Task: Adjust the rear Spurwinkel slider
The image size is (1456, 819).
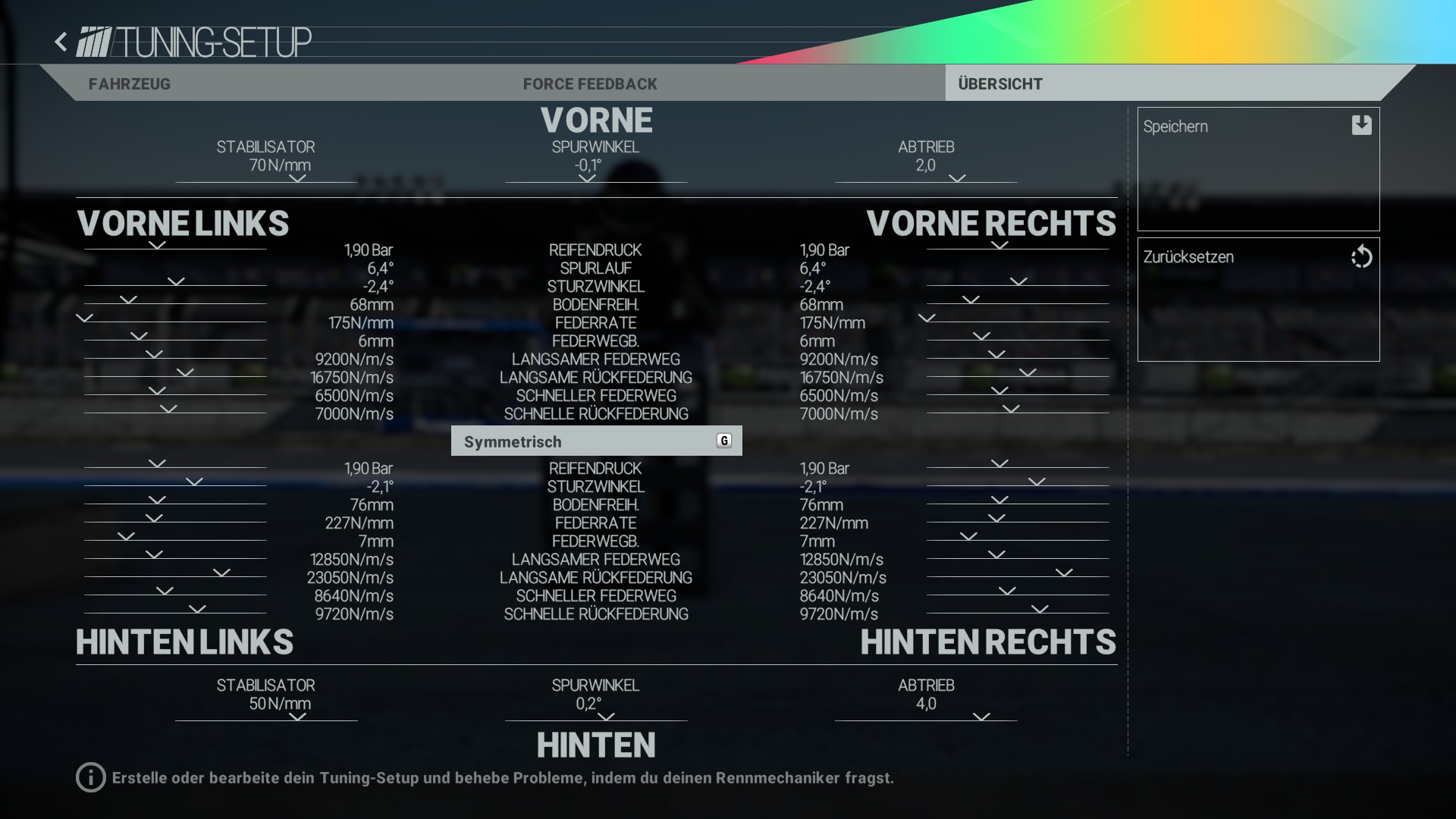Action: pyautogui.click(x=606, y=717)
